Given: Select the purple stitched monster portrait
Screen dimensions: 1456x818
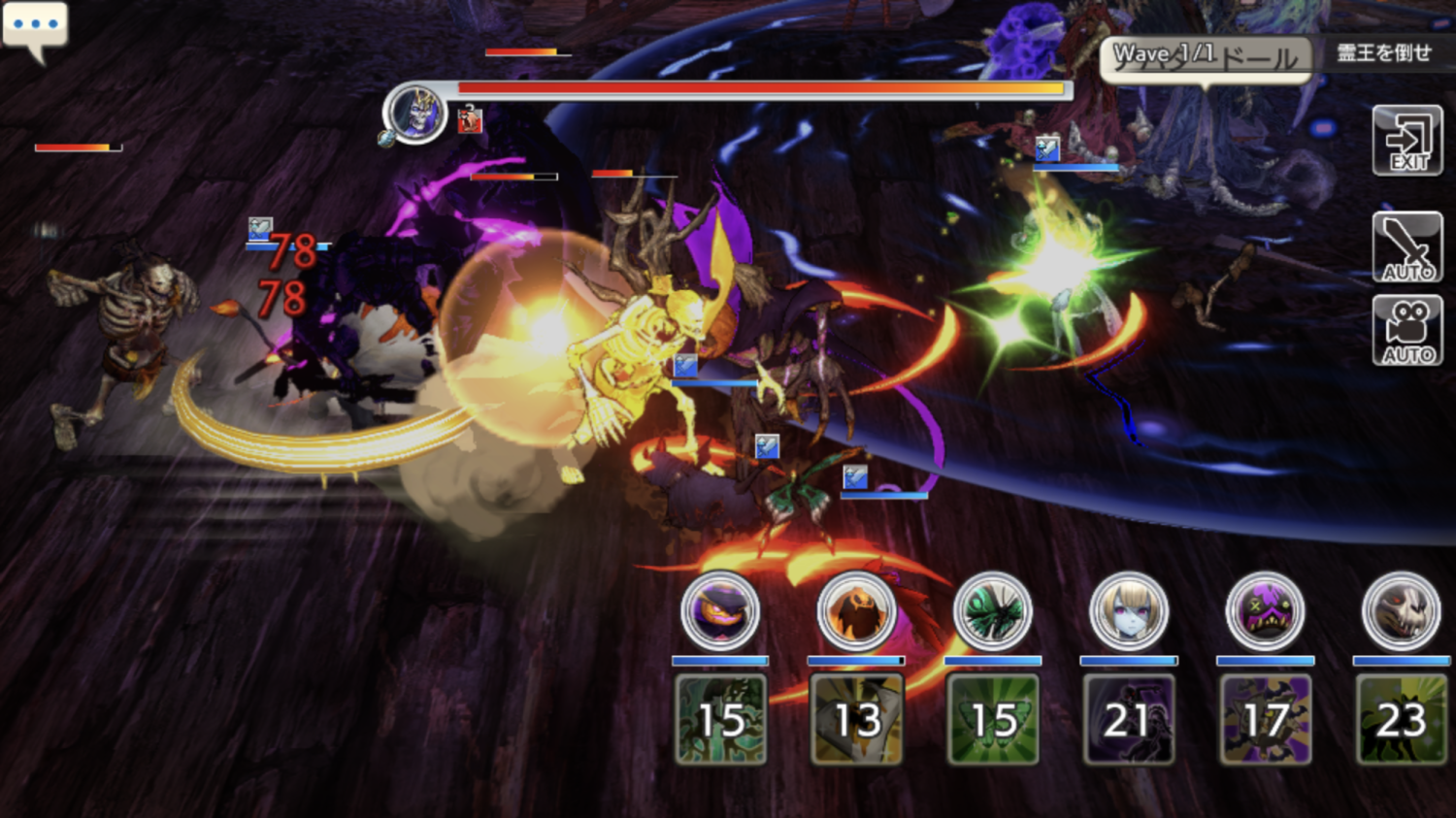Looking at the screenshot, I should [x=1265, y=612].
